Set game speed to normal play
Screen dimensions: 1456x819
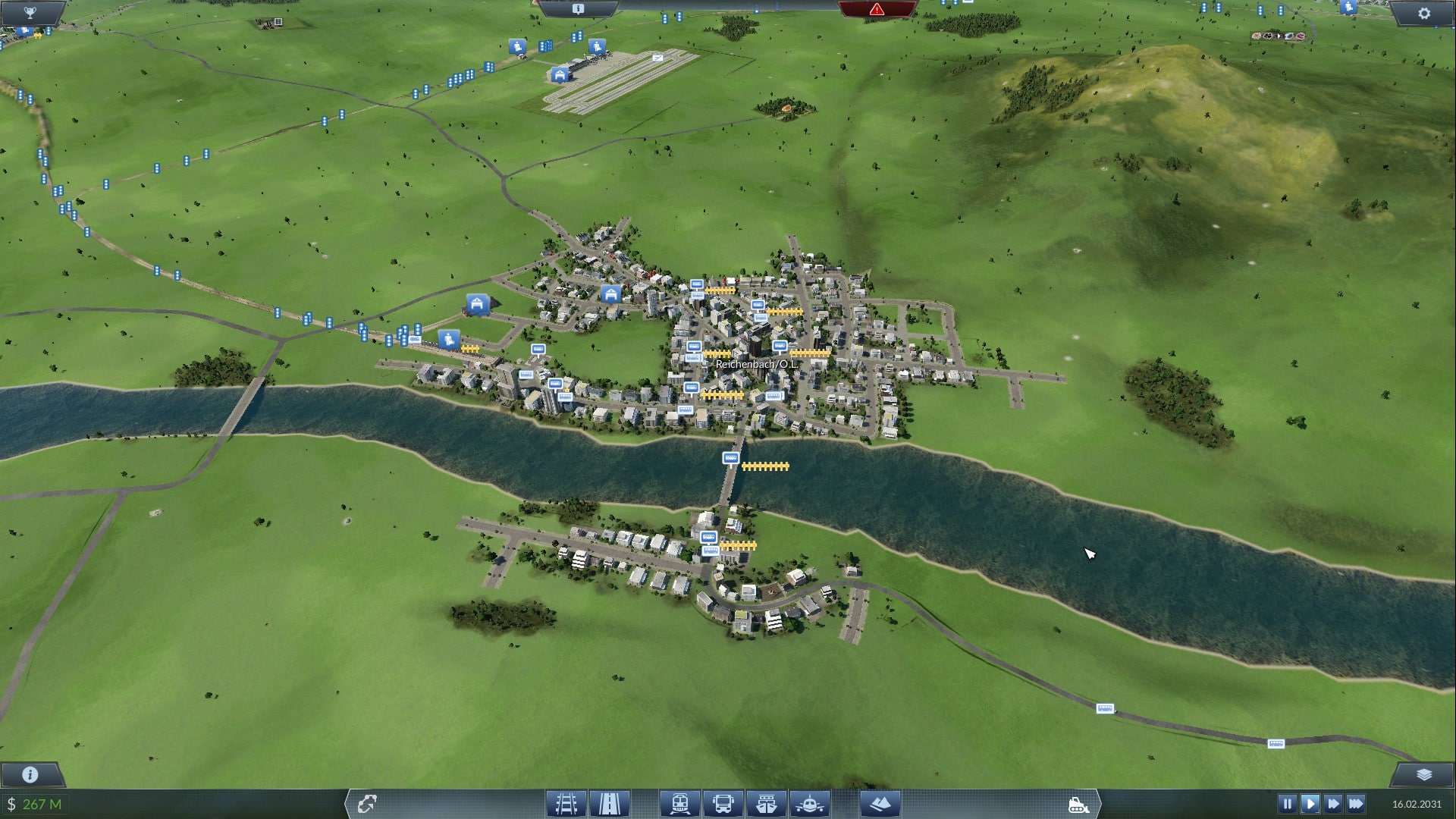(x=1310, y=804)
